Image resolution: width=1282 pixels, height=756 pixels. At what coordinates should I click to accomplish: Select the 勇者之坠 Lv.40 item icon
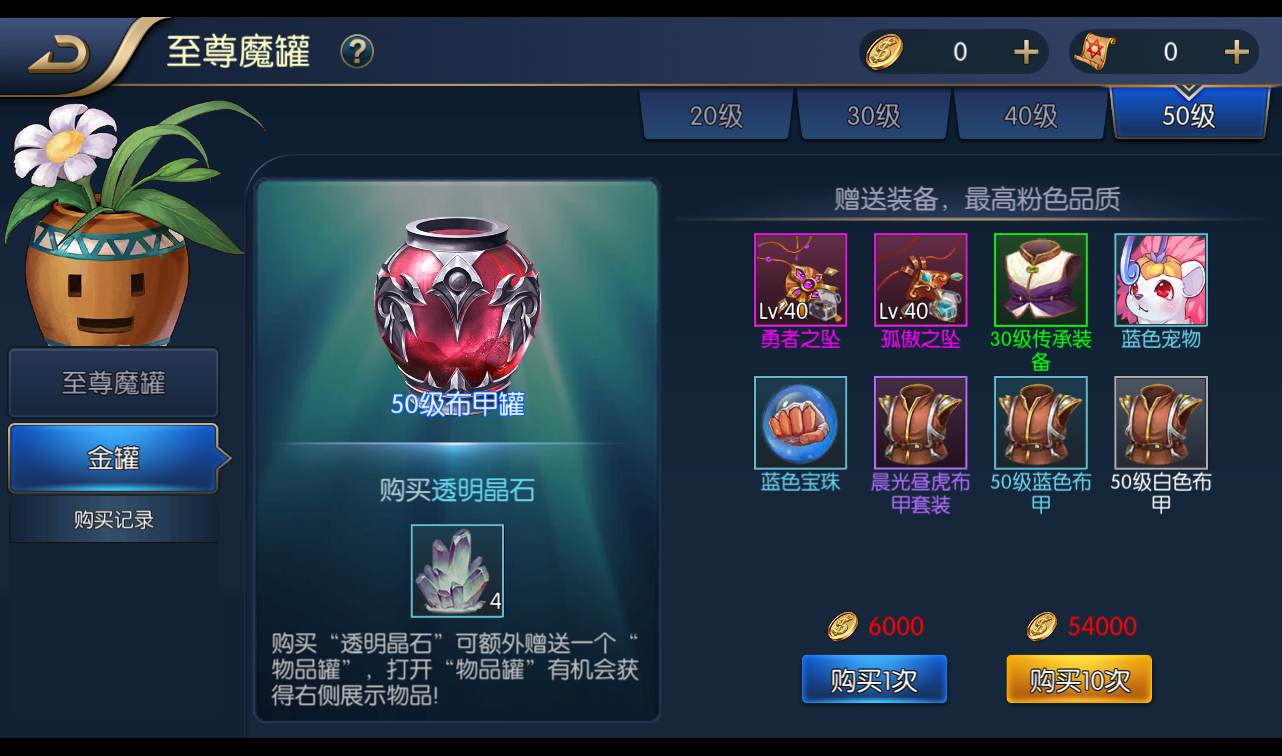tap(800, 278)
